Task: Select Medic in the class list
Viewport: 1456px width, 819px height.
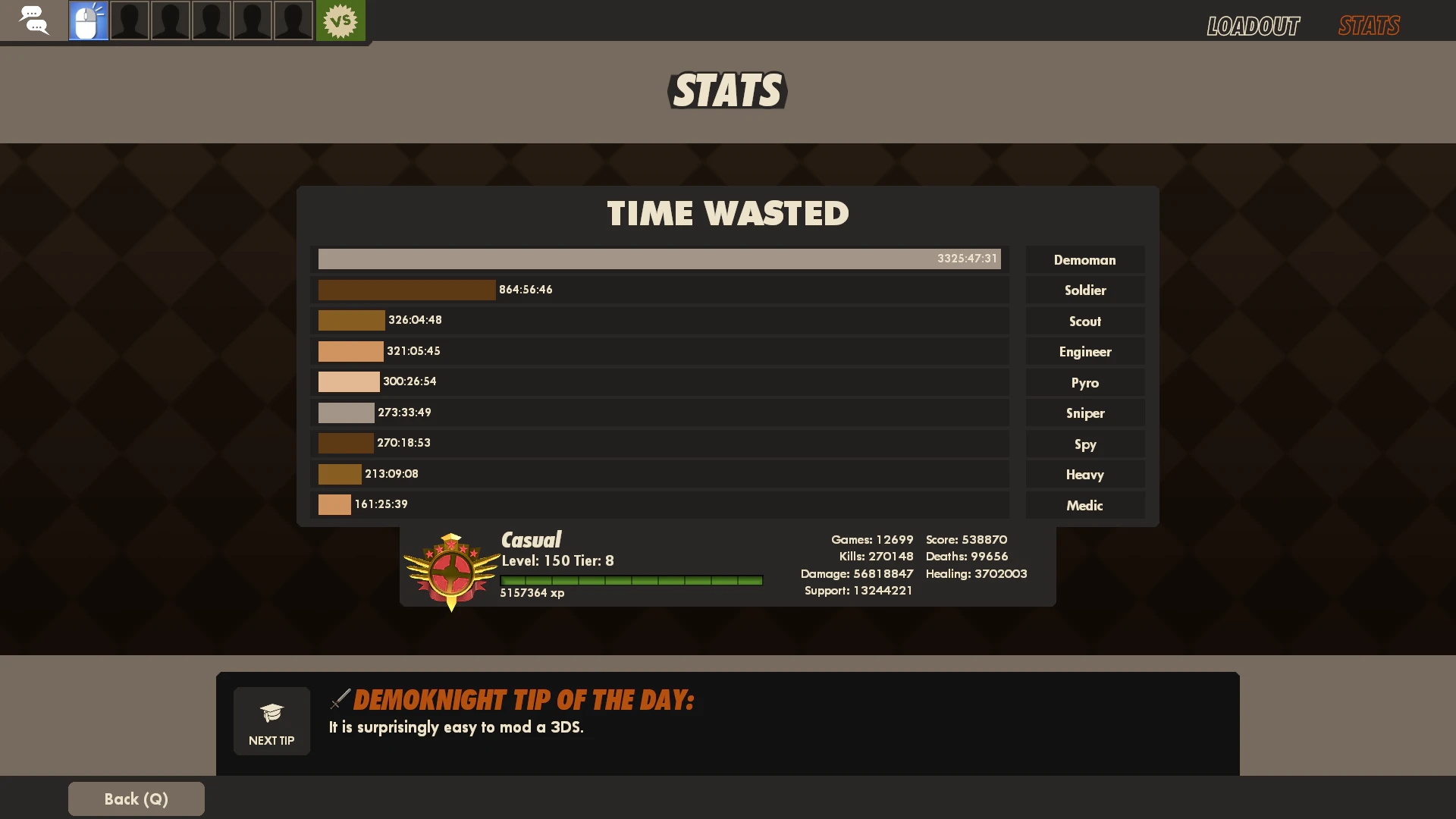Action: click(1085, 505)
